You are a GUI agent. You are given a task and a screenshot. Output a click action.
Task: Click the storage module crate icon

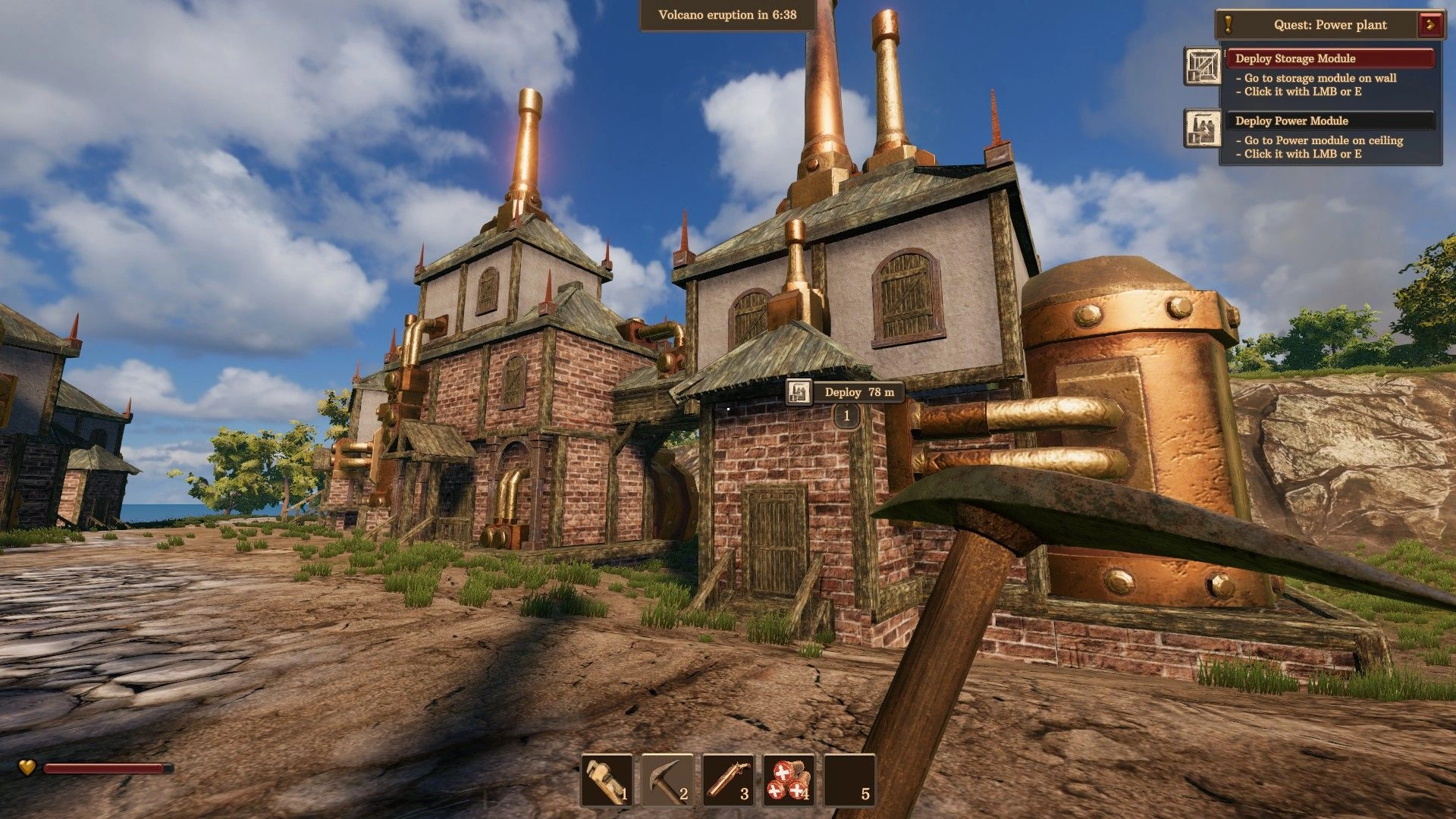1202,66
